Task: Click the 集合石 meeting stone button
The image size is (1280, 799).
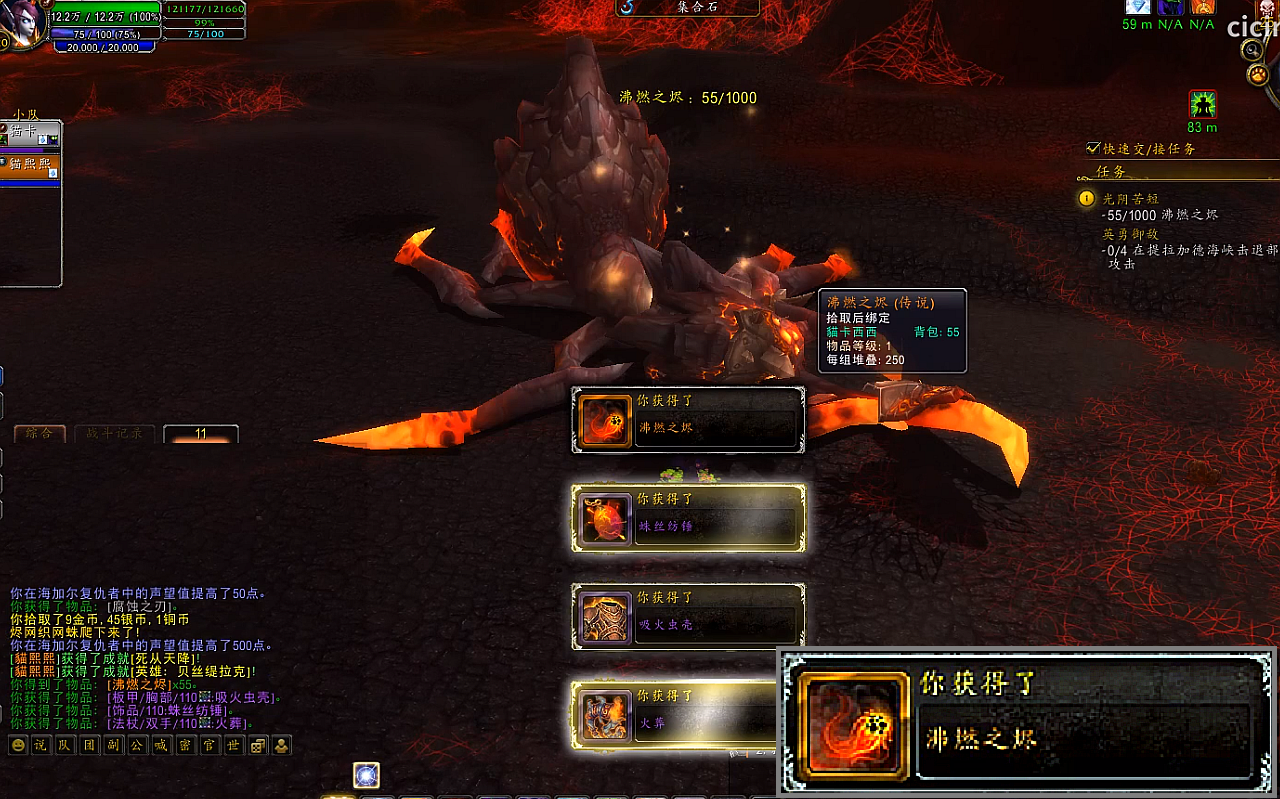Action: coord(686,7)
